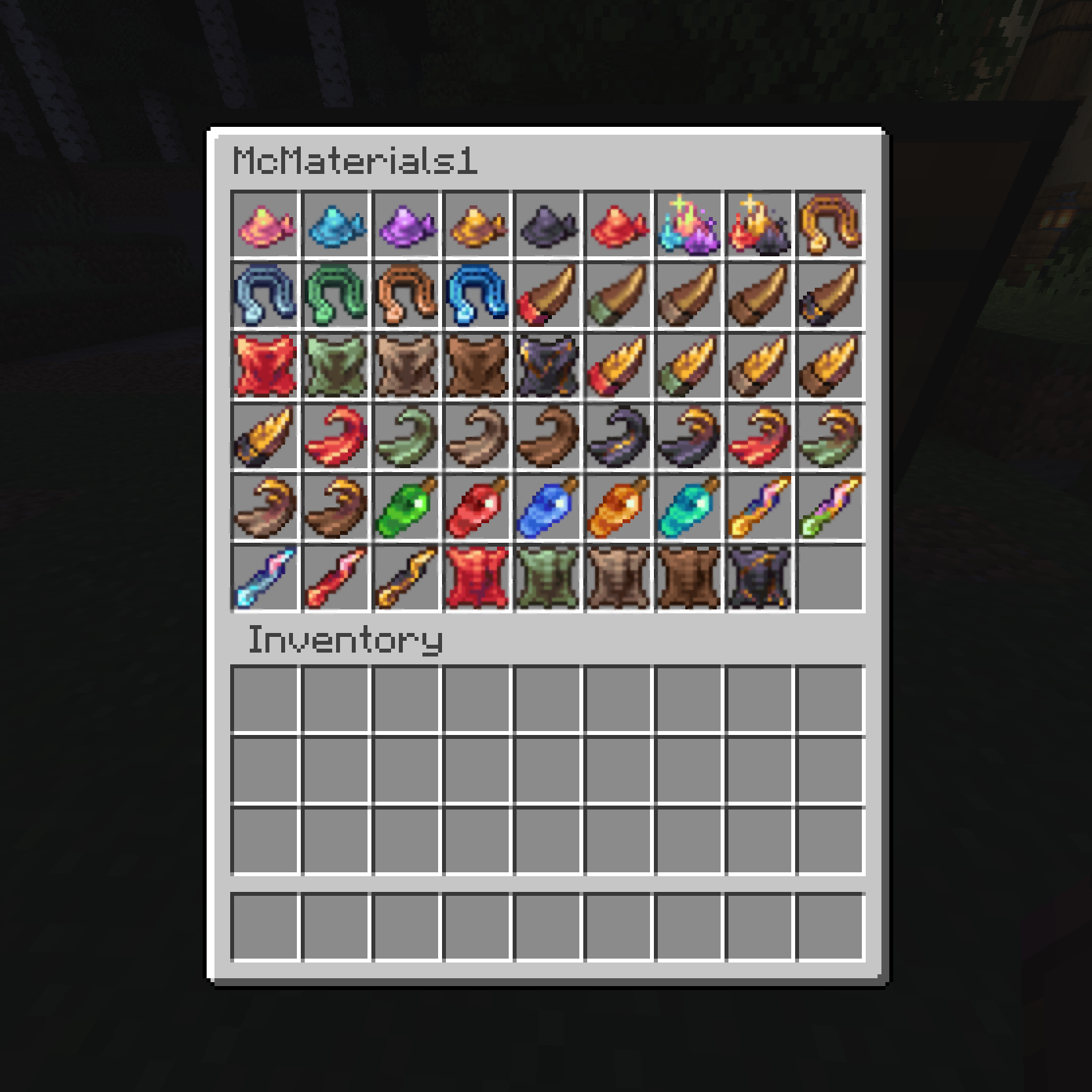Select the pink wizard hat item

tap(267, 226)
